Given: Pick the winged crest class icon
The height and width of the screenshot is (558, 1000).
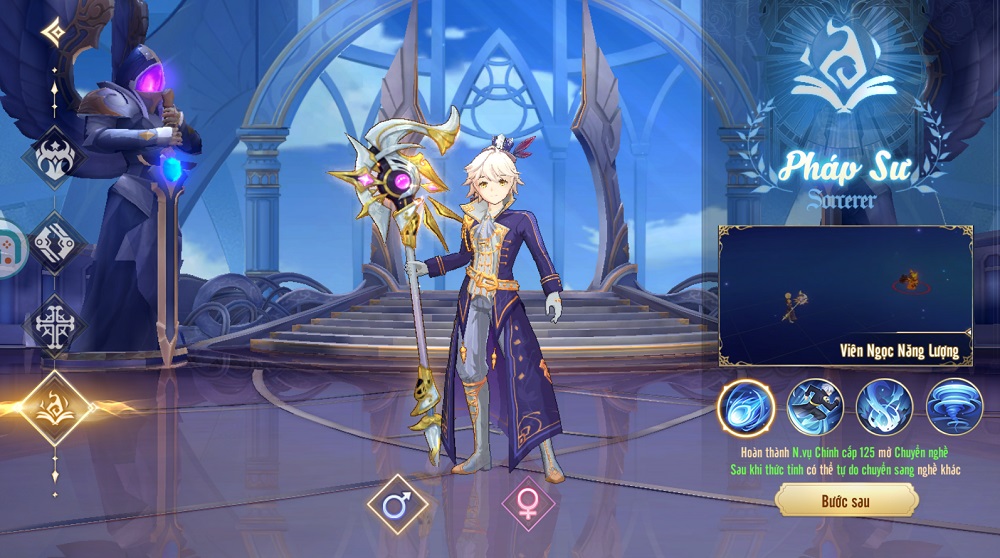Looking at the screenshot, I should pyautogui.click(x=55, y=157).
